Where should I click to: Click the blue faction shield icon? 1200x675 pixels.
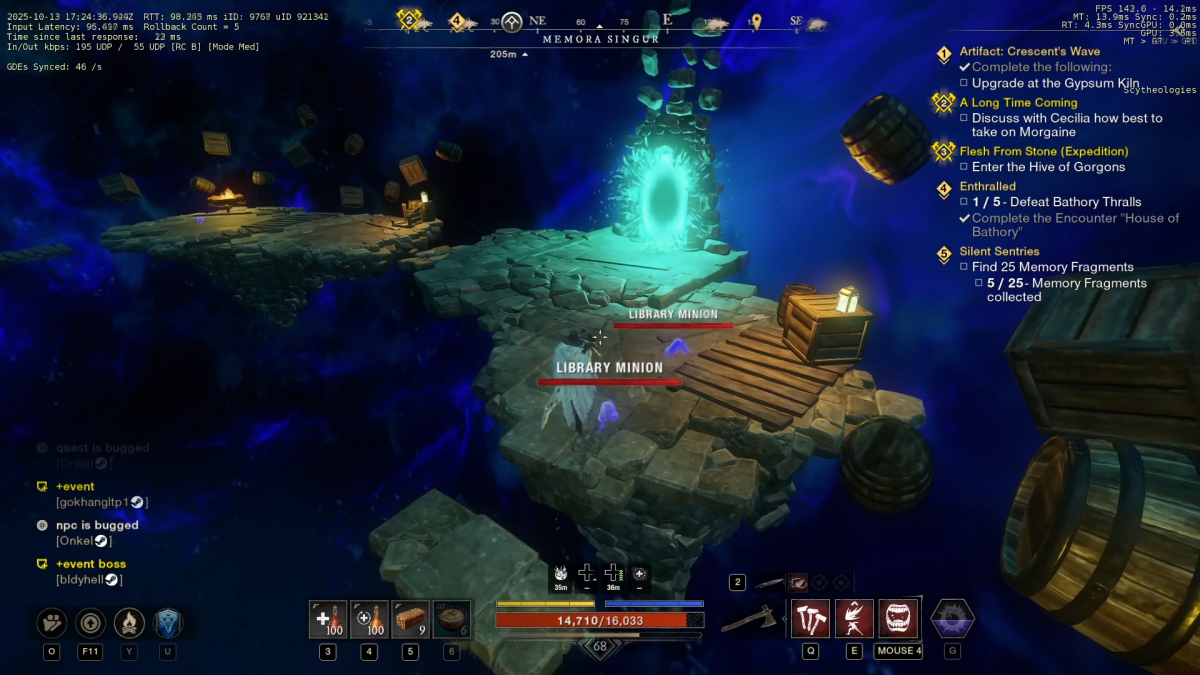point(167,623)
